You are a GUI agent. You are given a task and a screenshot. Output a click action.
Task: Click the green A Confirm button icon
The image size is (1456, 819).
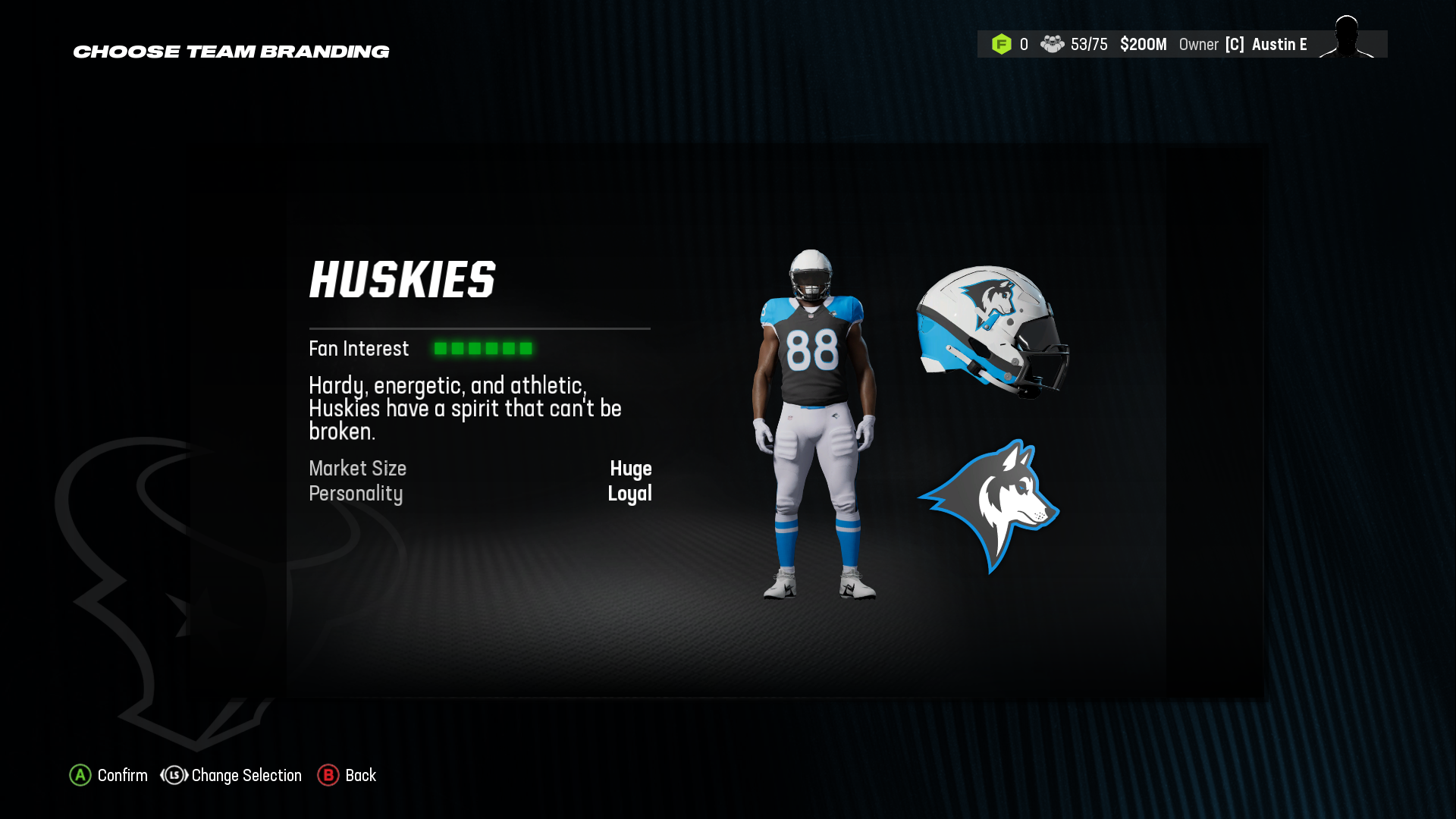pos(79,775)
